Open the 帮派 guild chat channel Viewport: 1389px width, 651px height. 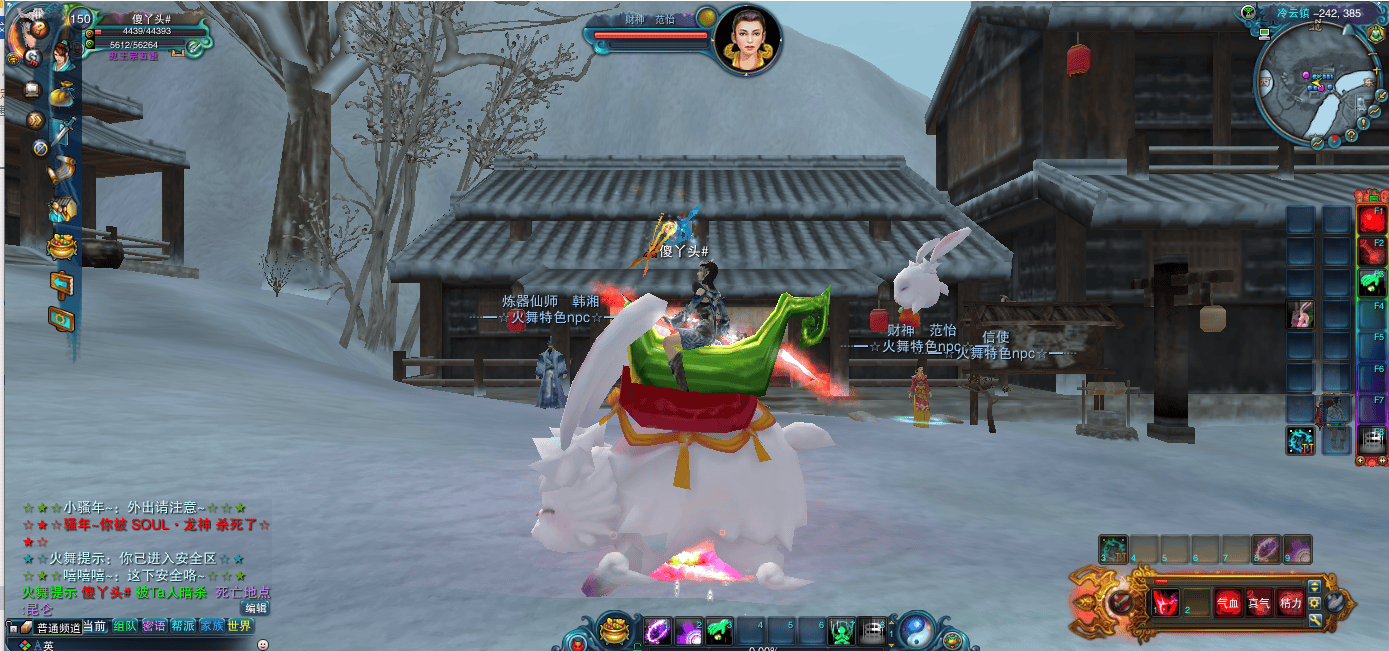click(183, 627)
